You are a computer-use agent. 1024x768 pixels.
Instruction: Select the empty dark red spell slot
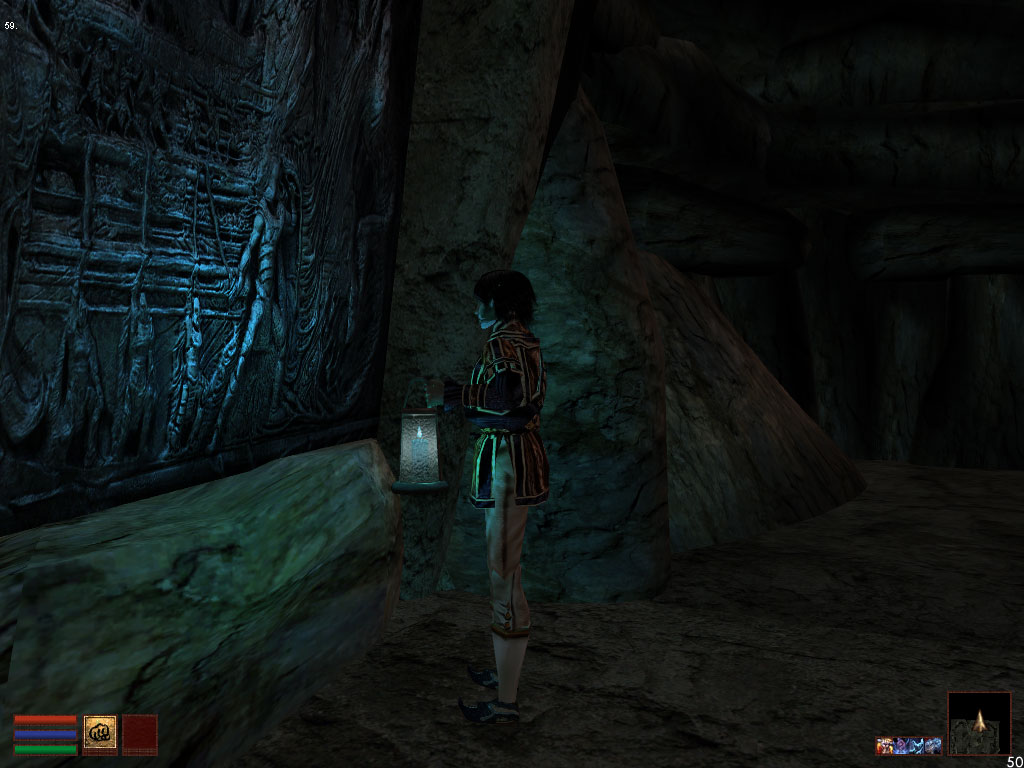(139, 733)
